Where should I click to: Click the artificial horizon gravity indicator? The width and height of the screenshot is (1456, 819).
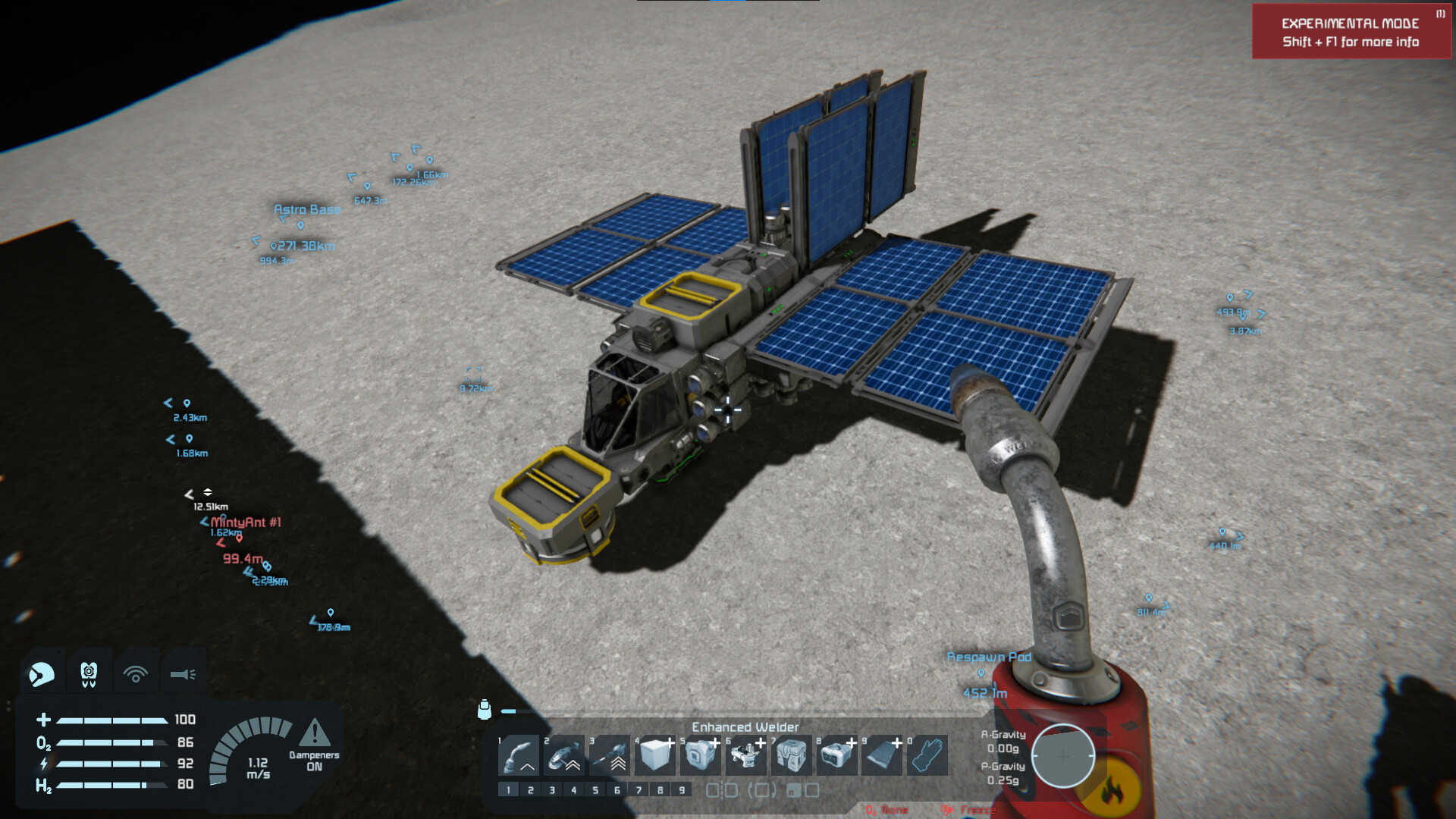pos(1062,756)
